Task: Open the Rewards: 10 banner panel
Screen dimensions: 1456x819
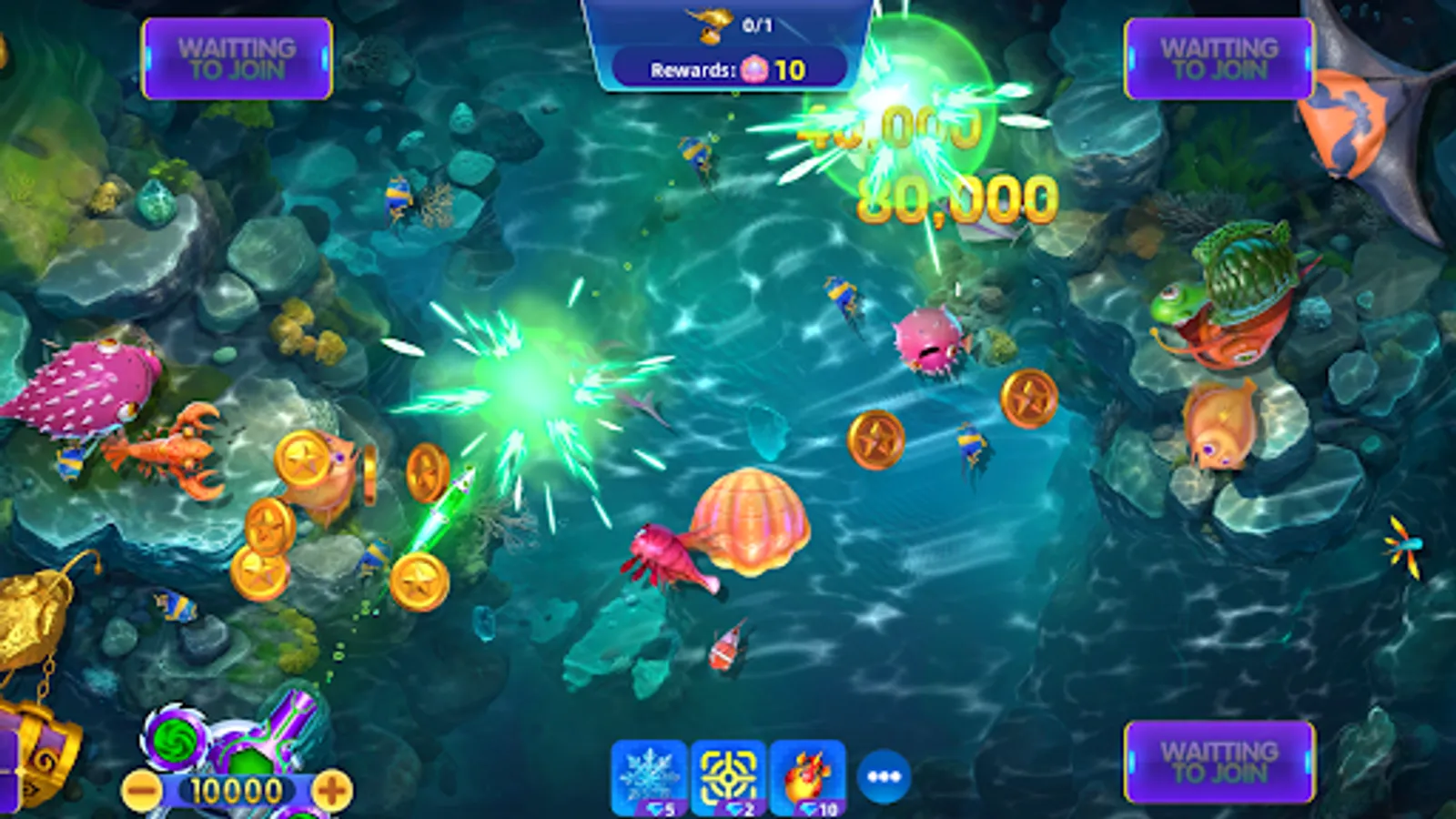Action: 728,68
